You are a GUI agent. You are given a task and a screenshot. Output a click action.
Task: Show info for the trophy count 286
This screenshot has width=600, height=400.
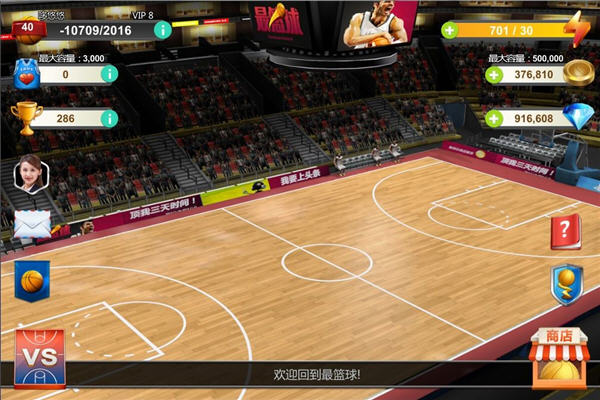pos(108,118)
